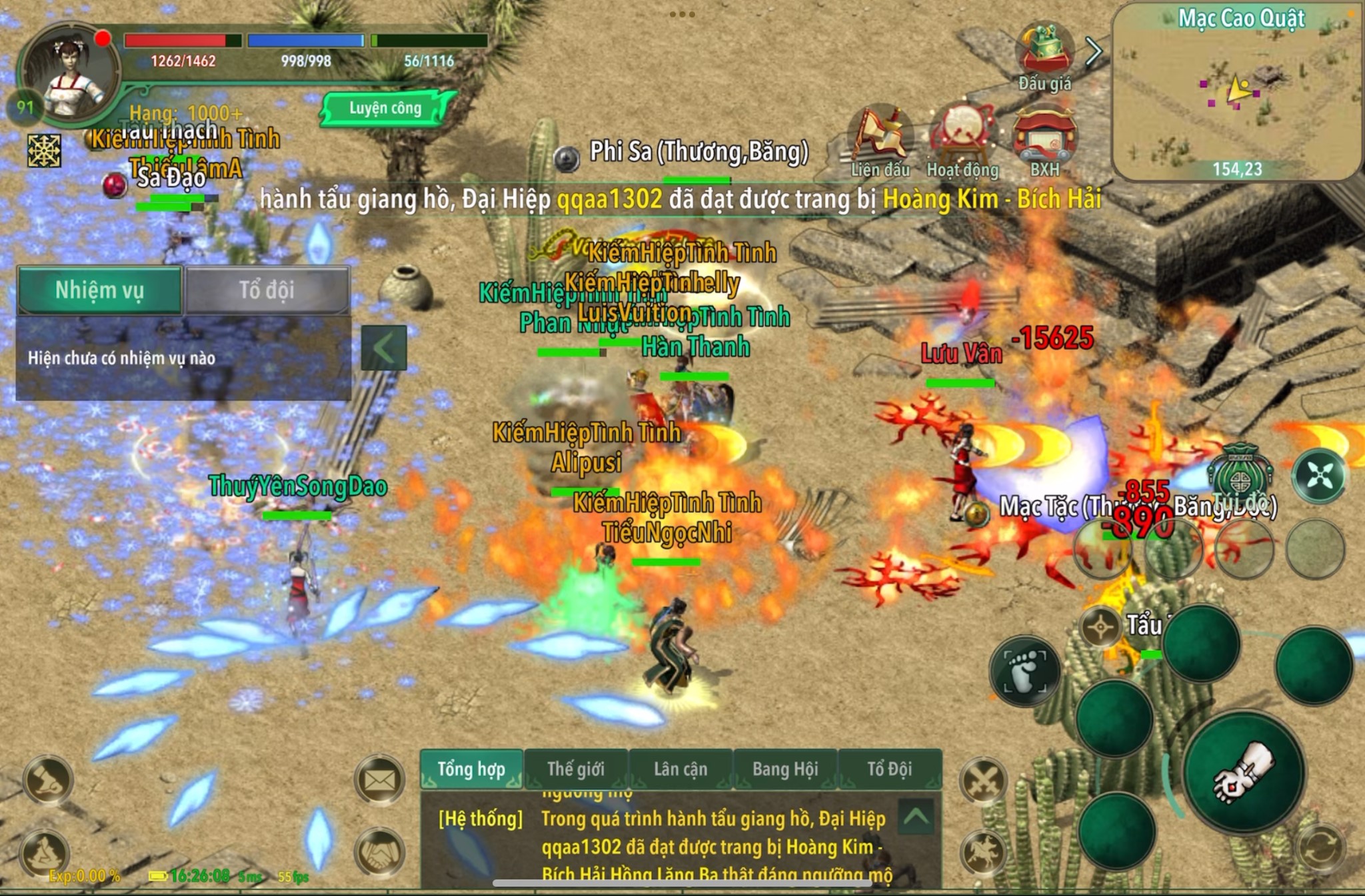Image resolution: width=1365 pixels, height=896 pixels.
Task: Expand the chat box with the up arrow
Action: pyautogui.click(x=916, y=817)
